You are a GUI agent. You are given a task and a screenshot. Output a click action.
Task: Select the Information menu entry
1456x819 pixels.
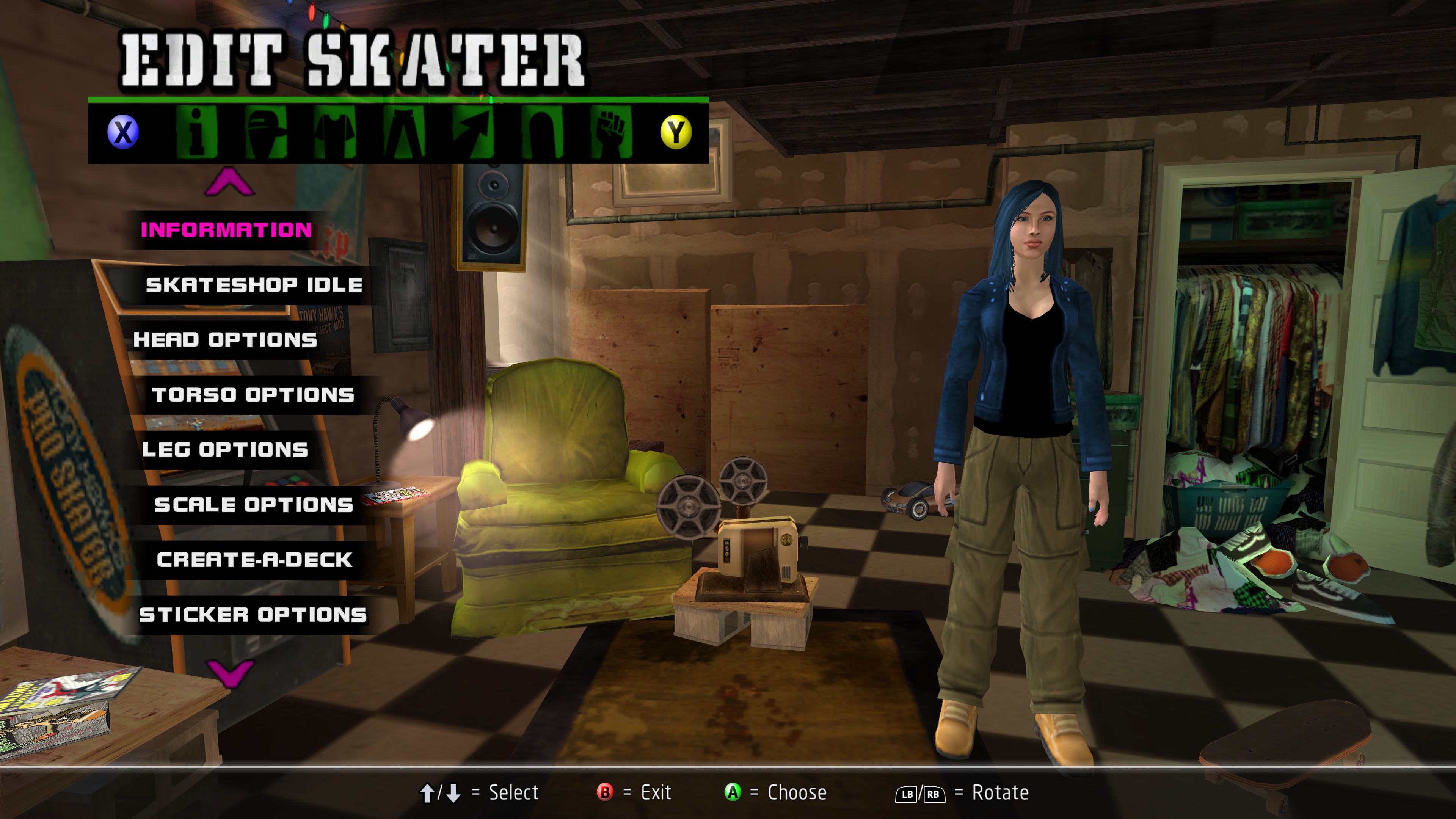point(226,229)
